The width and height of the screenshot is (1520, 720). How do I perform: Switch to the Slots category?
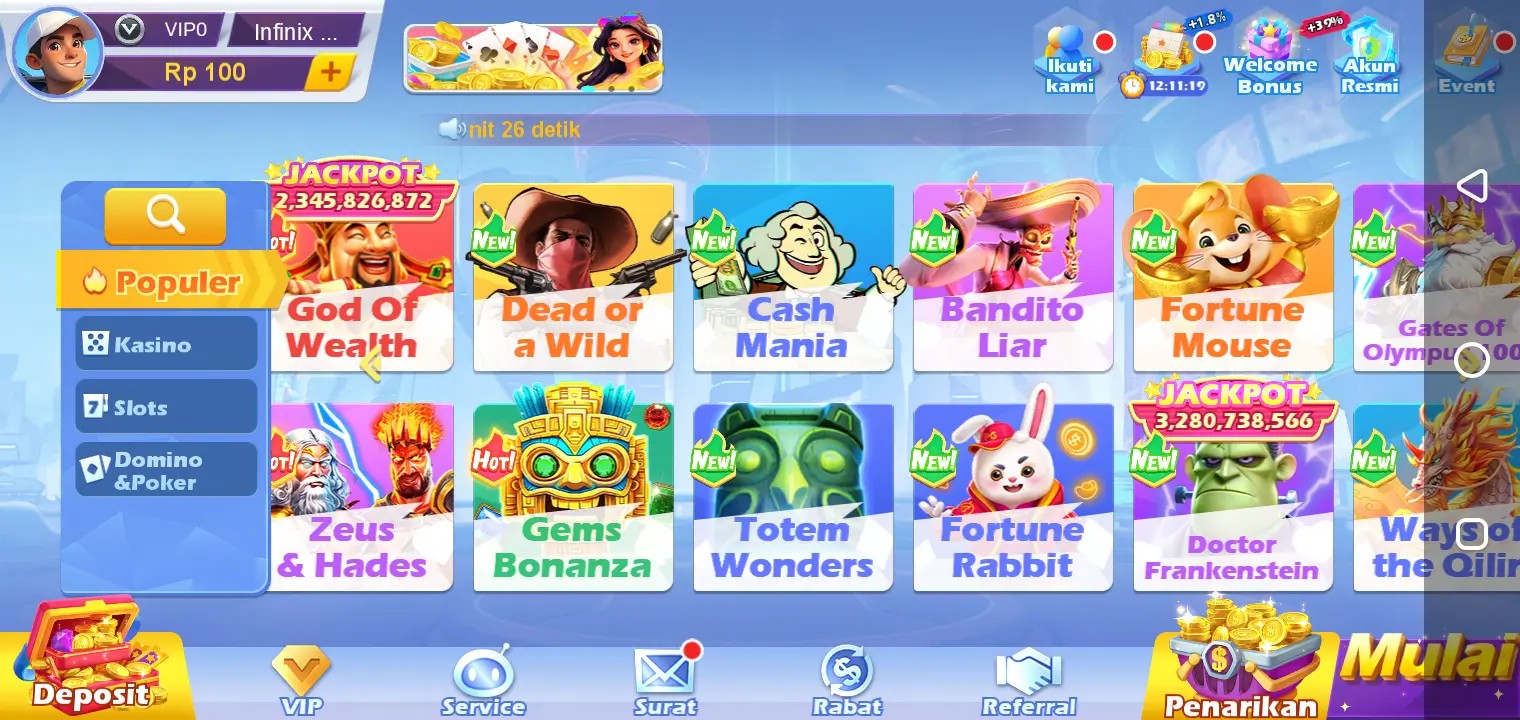[165, 407]
